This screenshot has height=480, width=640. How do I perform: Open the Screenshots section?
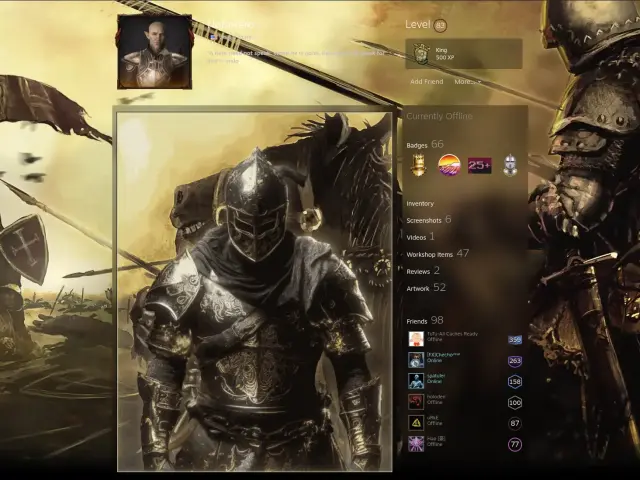(x=424, y=220)
